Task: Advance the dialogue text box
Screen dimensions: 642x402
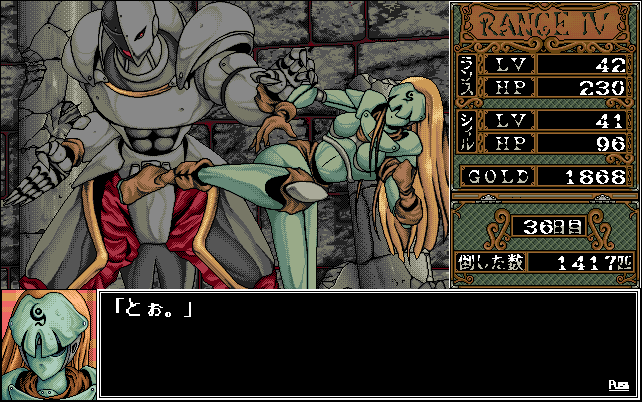Action: point(366,344)
